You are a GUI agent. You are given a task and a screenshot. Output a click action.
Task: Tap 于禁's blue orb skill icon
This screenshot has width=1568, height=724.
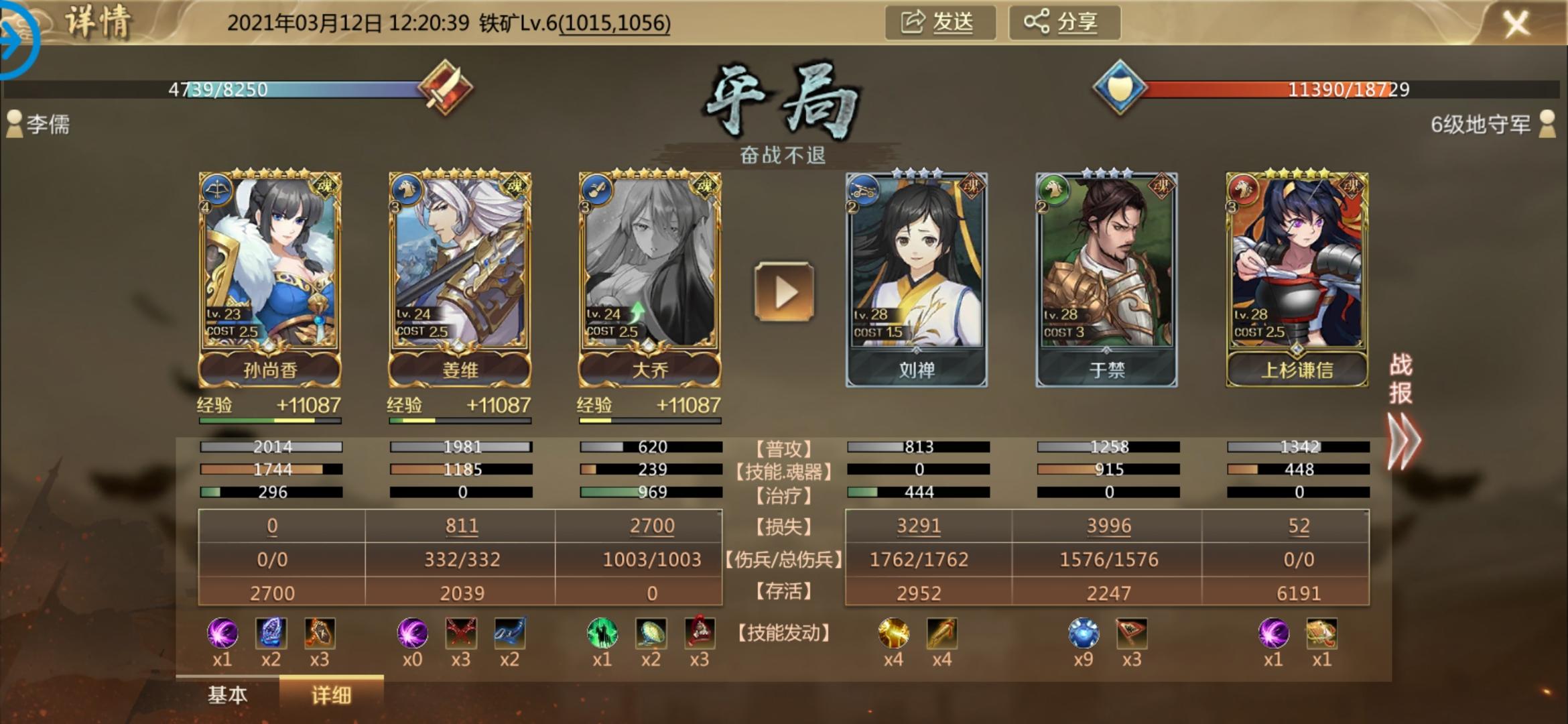(x=1084, y=633)
